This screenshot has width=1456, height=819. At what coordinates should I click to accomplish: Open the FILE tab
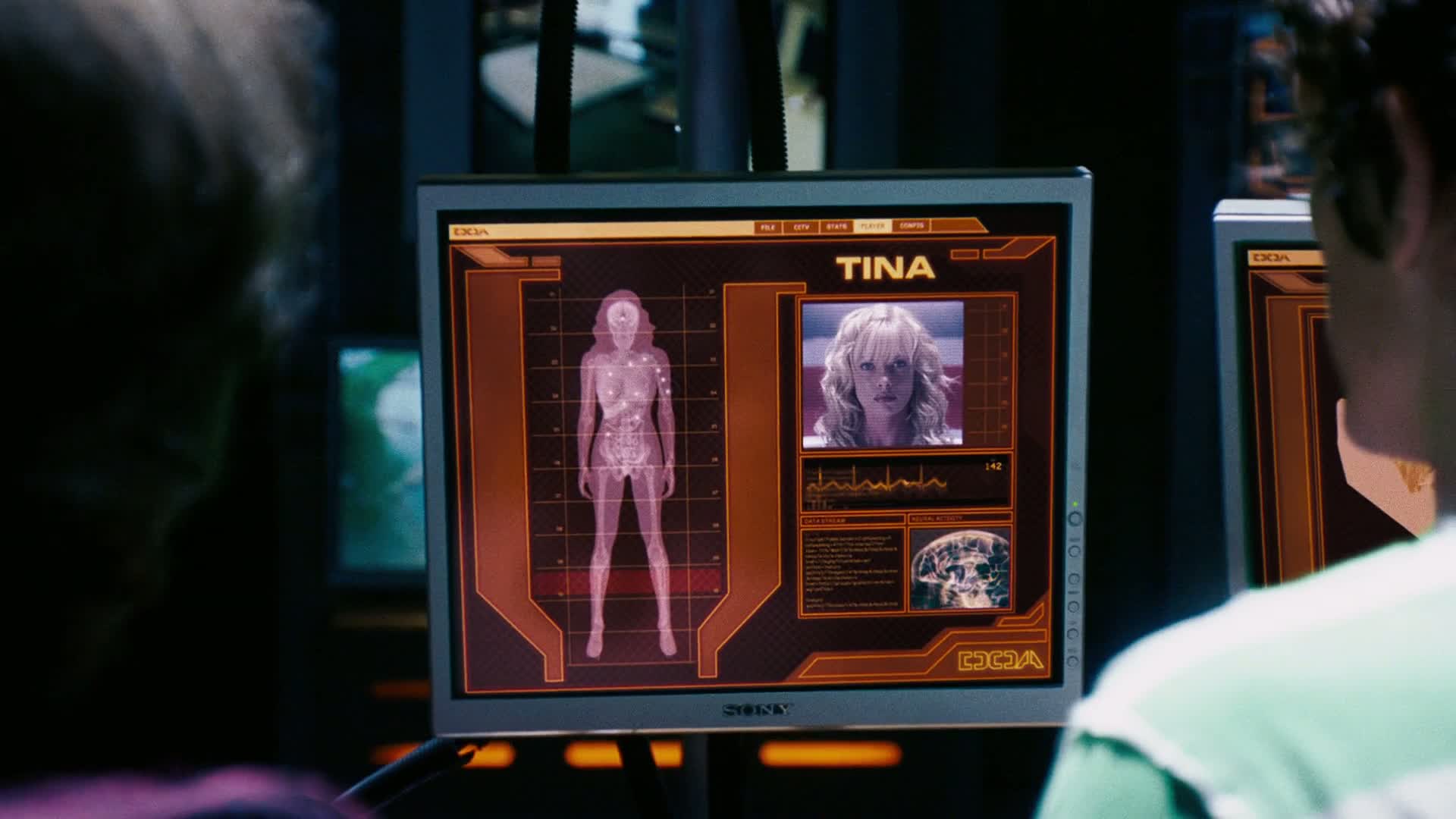click(767, 227)
